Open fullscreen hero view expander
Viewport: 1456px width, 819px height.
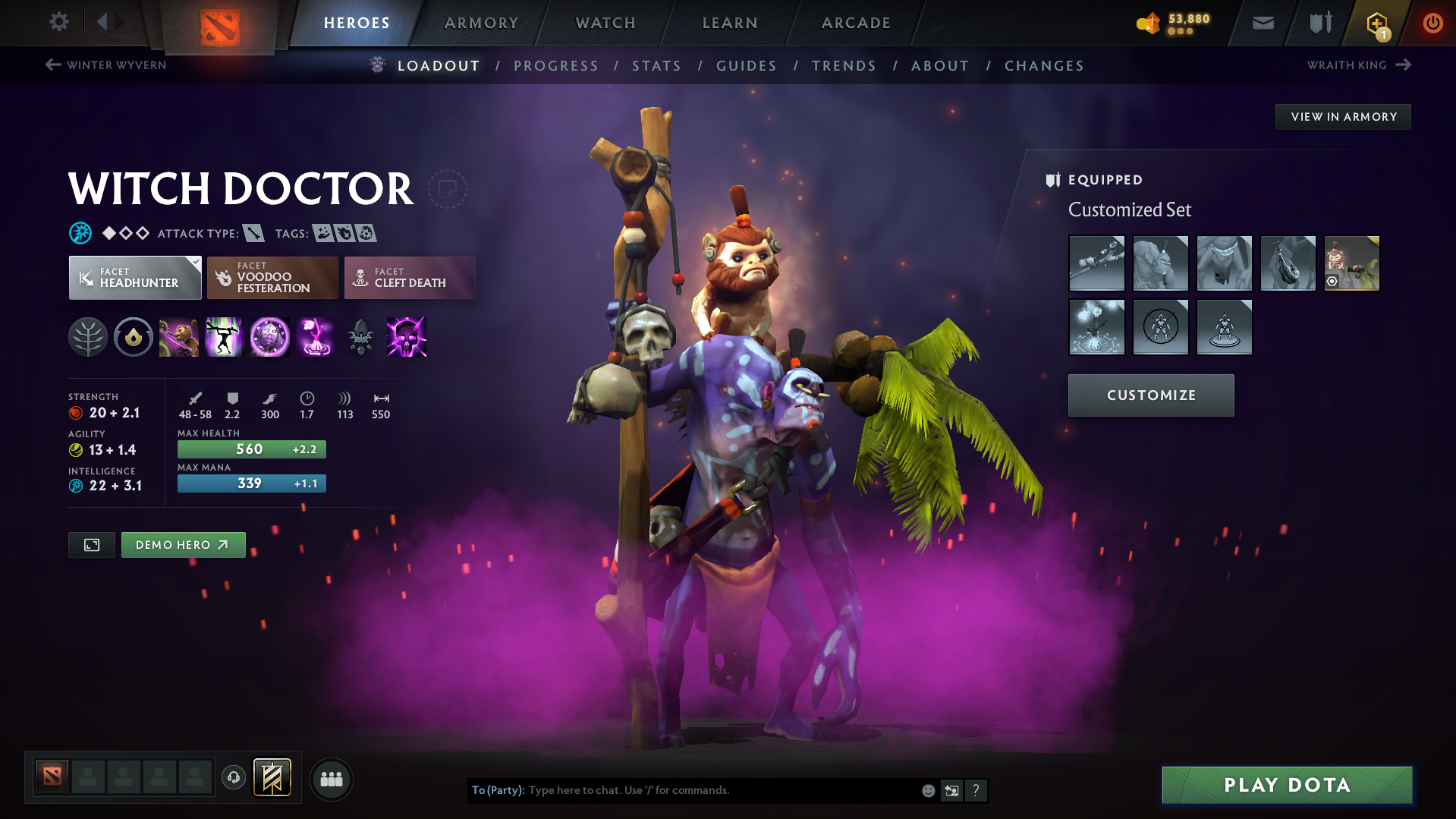tap(91, 544)
